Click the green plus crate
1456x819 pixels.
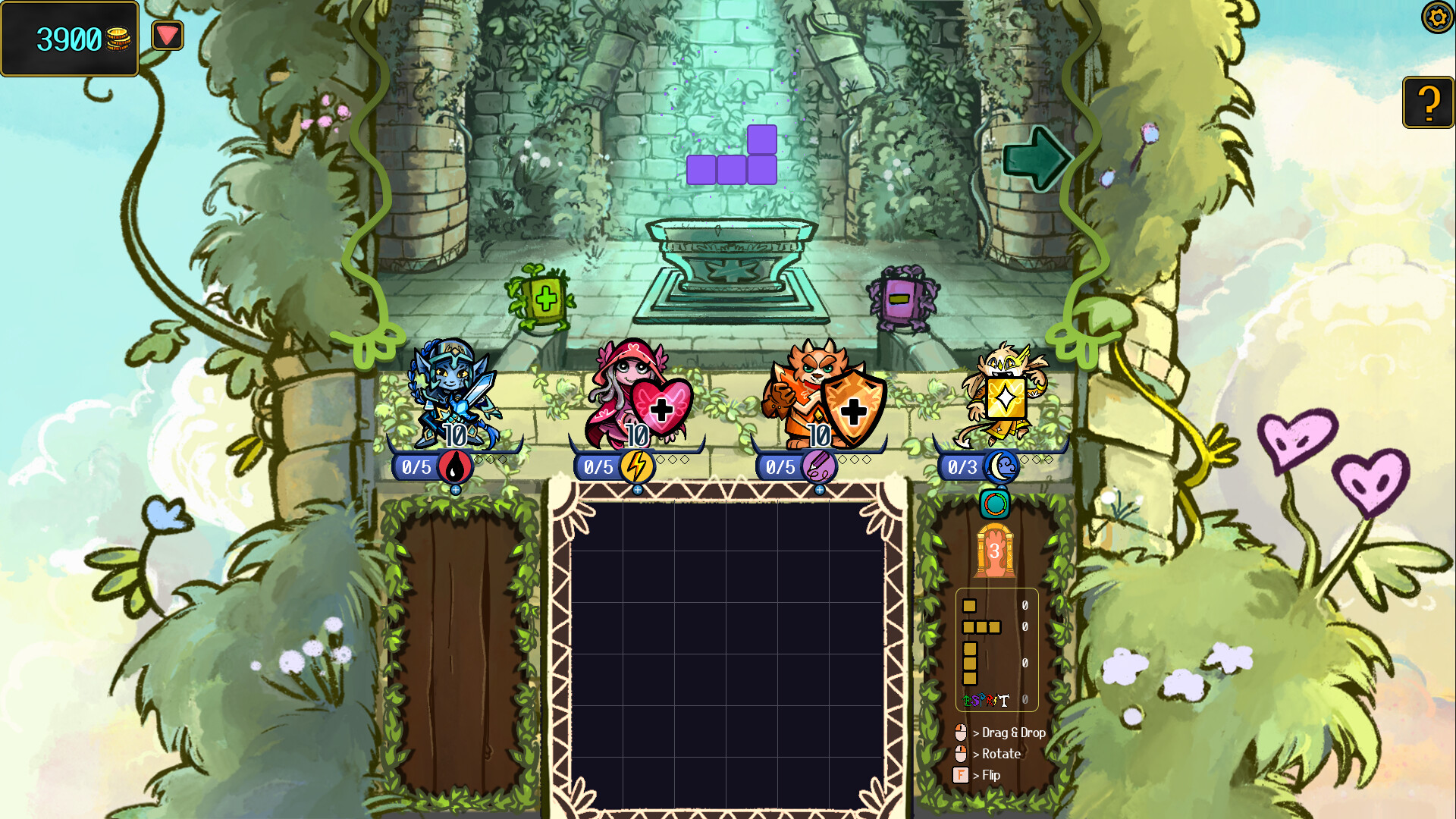tap(544, 298)
